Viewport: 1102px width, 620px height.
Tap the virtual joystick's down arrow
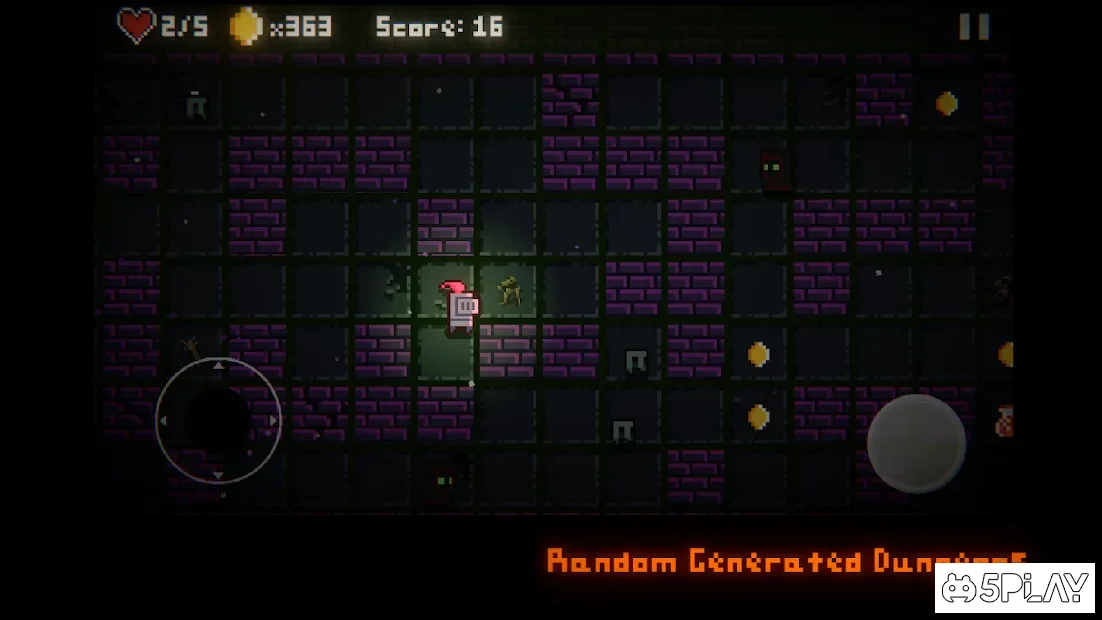point(218,475)
